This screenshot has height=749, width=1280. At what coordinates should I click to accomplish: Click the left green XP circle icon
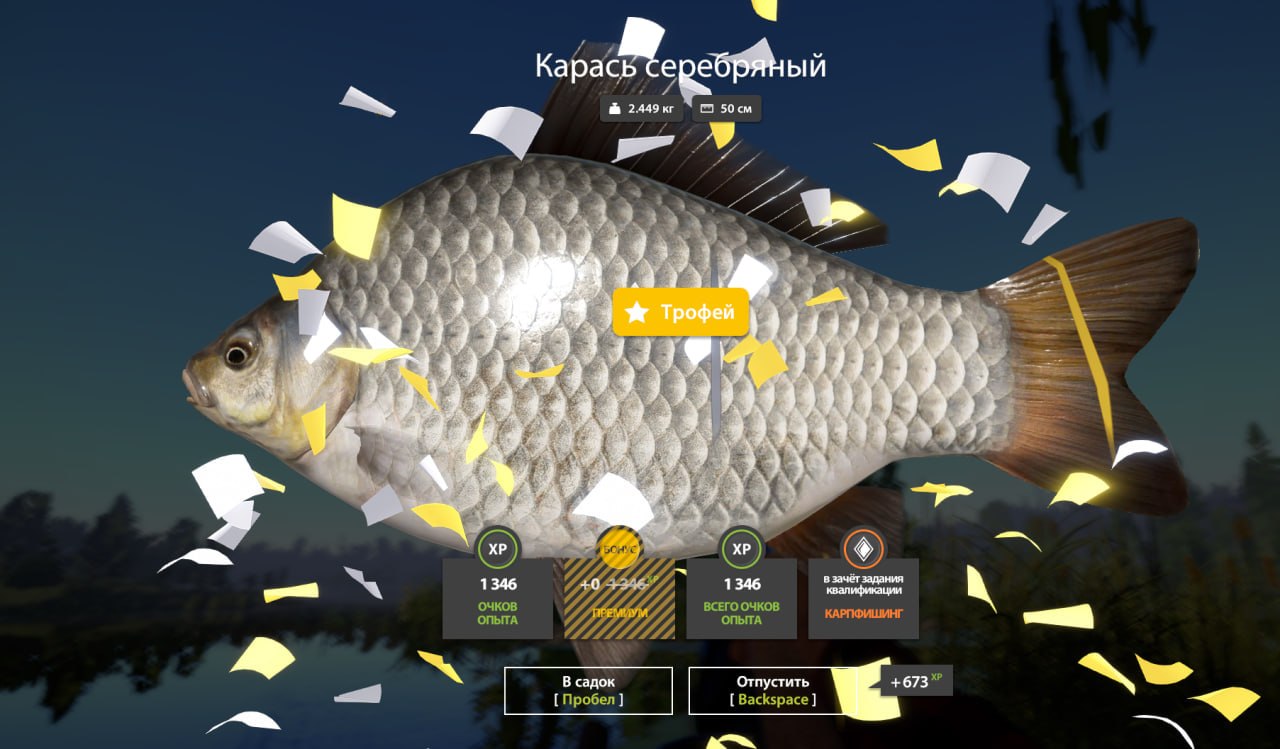[x=498, y=549]
